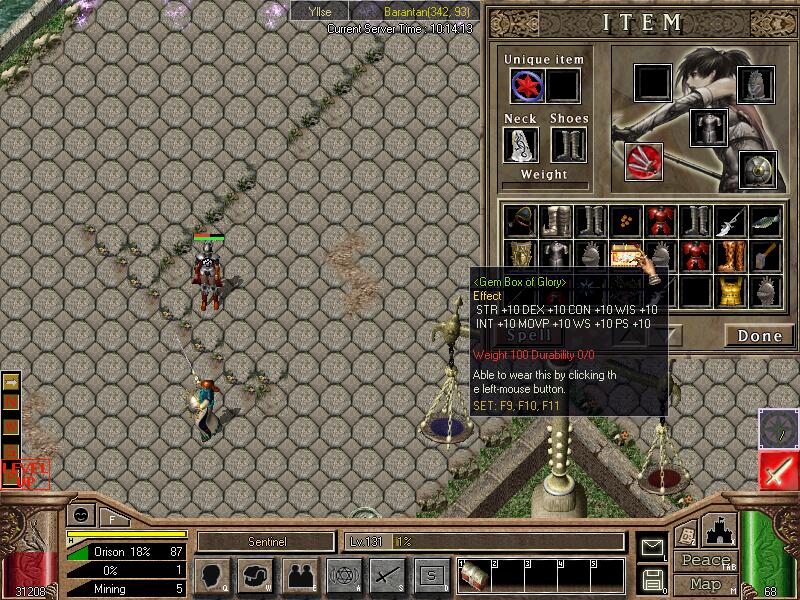Image resolution: width=800 pixels, height=600 pixels.
Task: Click the floppy disk save icon
Action: point(653,579)
